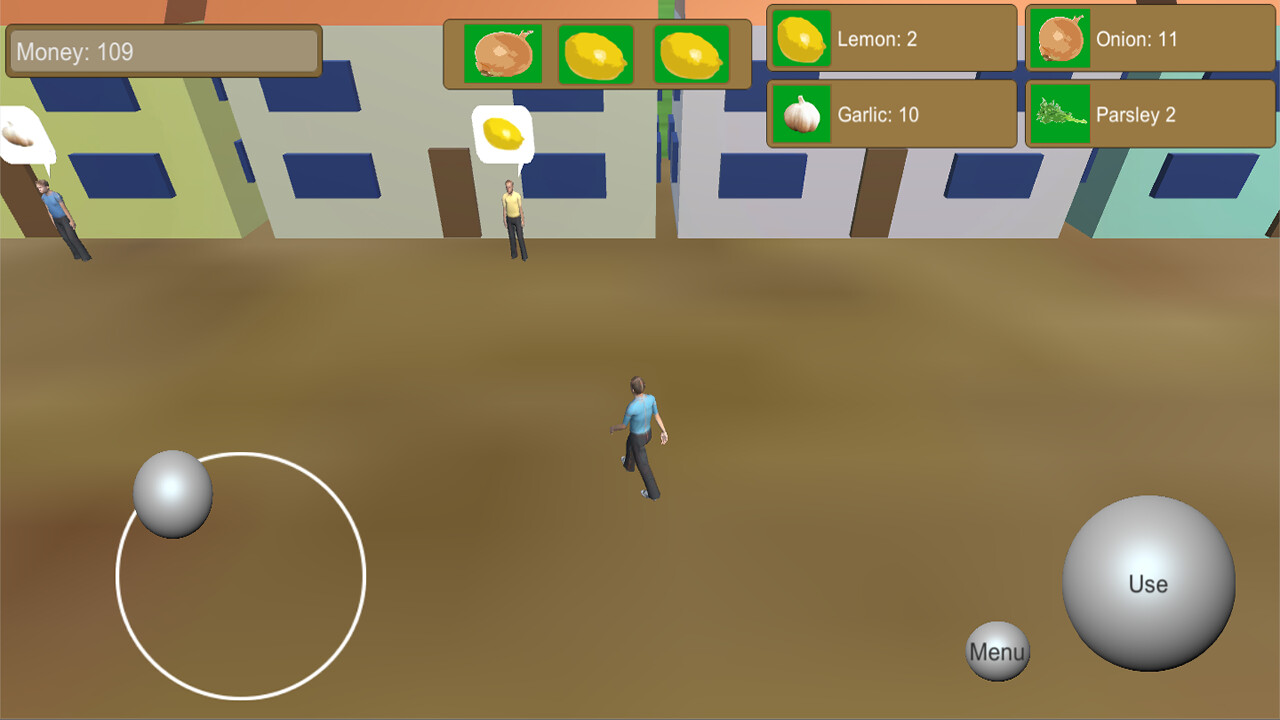This screenshot has width=1280, height=720.
Task: Click the lemon icon beside 'Lemon: 2'
Action: (x=801, y=40)
